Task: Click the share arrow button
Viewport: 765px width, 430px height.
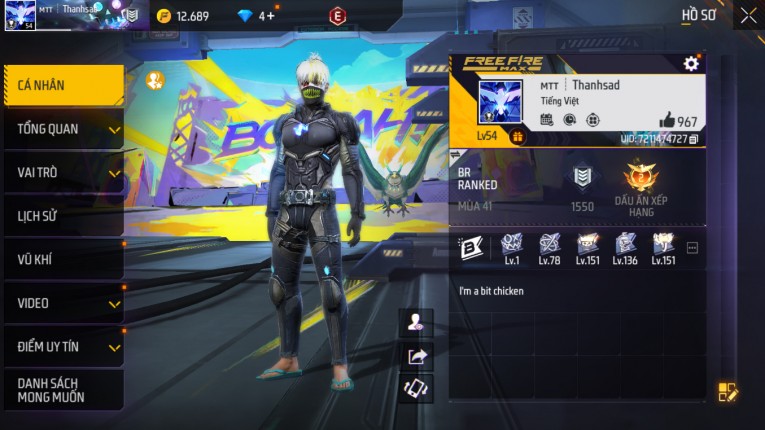Action: (416, 355)
